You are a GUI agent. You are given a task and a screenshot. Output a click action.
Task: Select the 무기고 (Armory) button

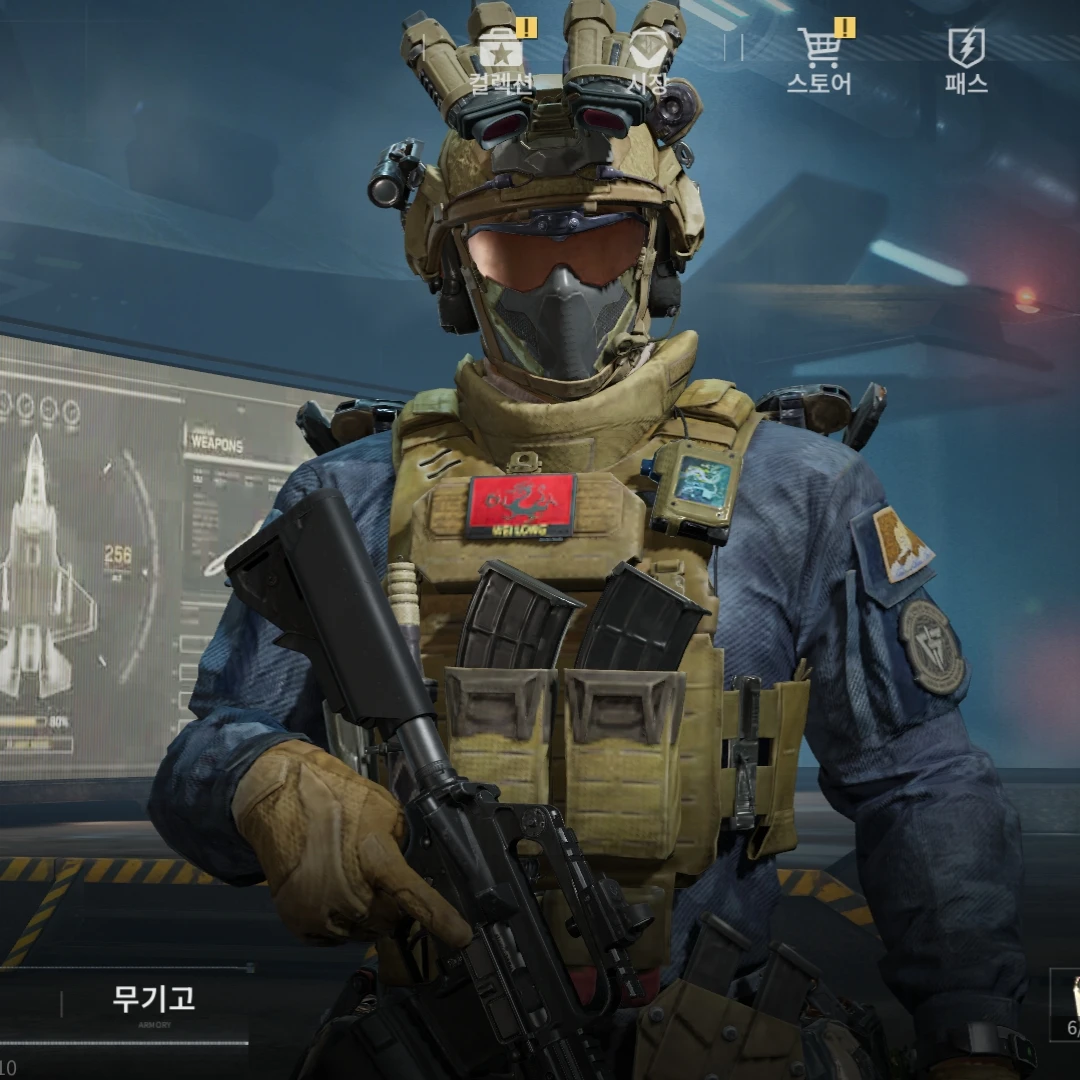154,1000
